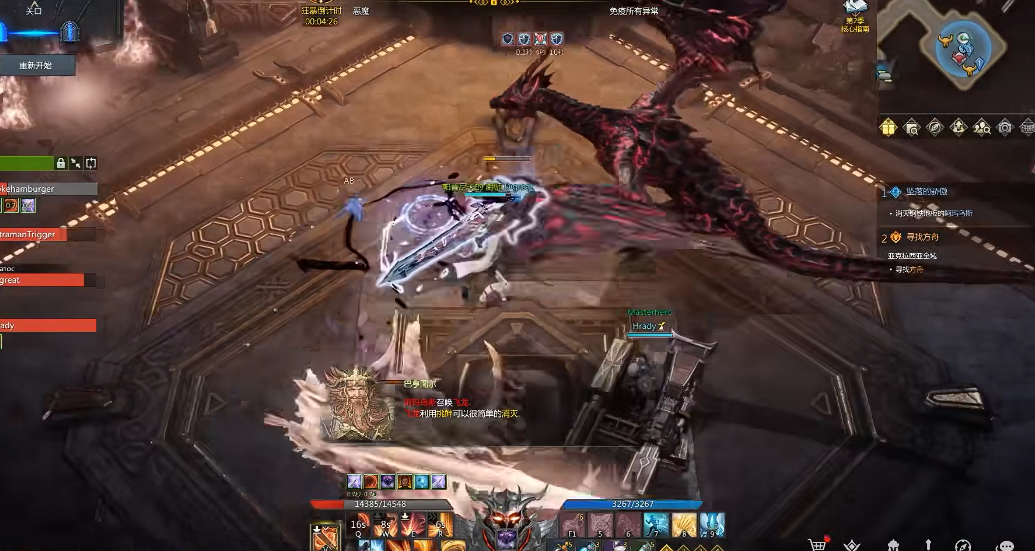
Task: Use the item in hotbar slot 7
Action: click(x=656, y=524)
